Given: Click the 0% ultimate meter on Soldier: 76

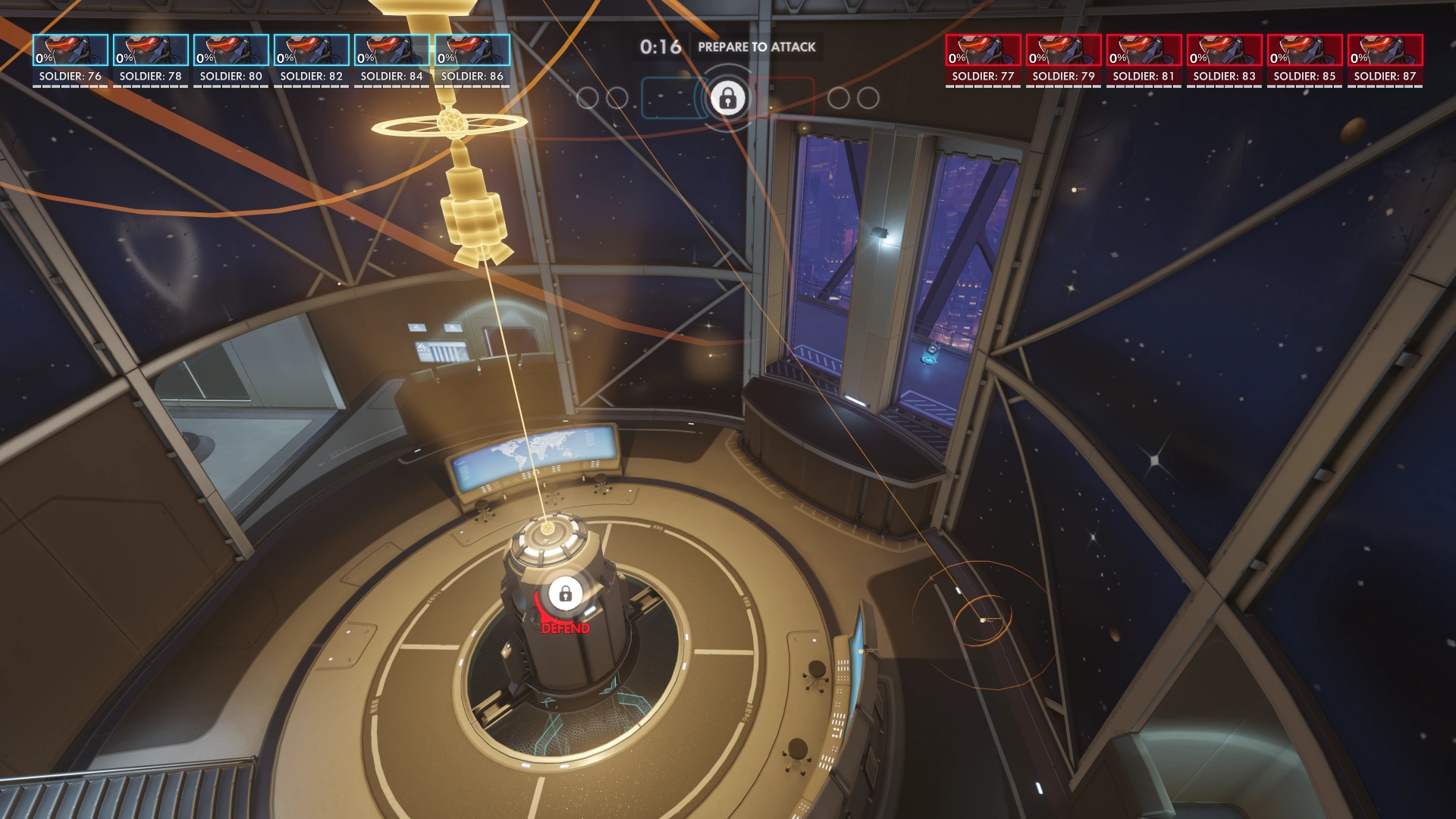Looking at the screenshot, I should click(x=44, y=56).
